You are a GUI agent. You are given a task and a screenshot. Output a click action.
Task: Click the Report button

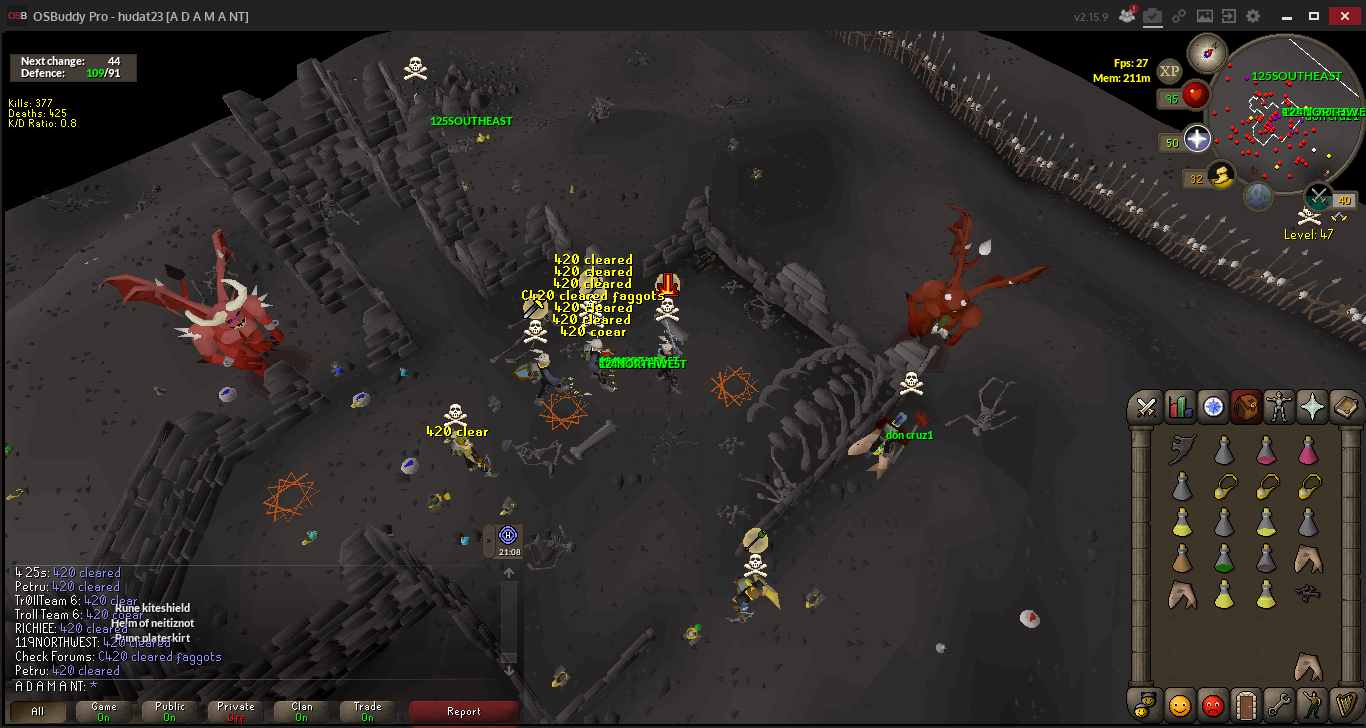click(463, 711)
